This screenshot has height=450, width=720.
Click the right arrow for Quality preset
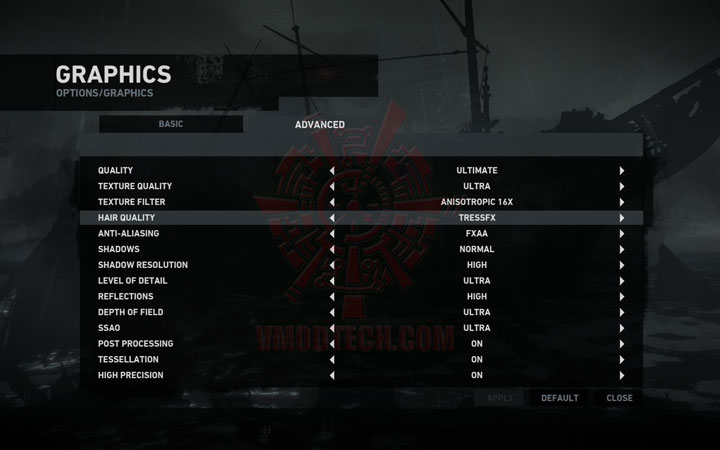621,171
